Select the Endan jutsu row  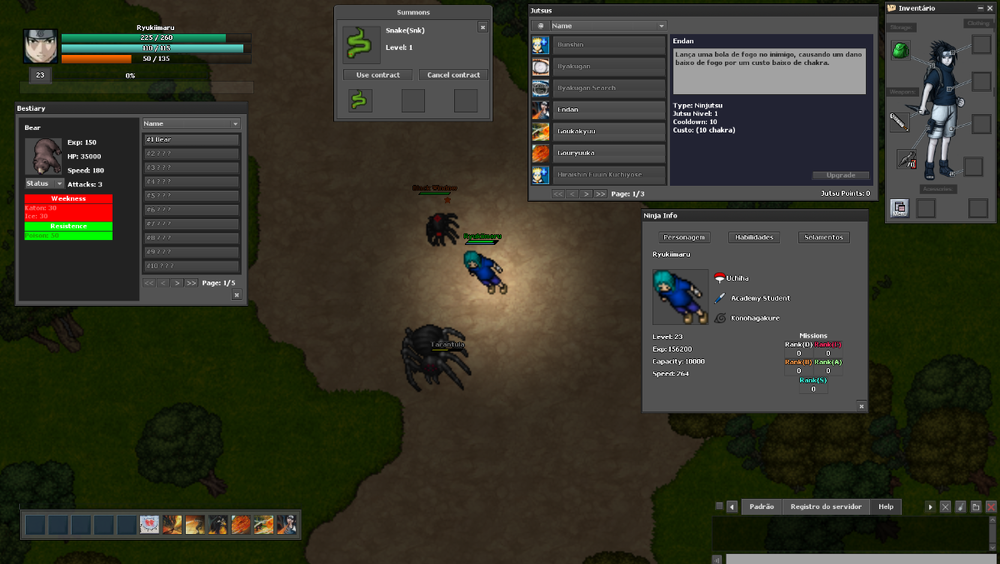click(x=609, y=109)
